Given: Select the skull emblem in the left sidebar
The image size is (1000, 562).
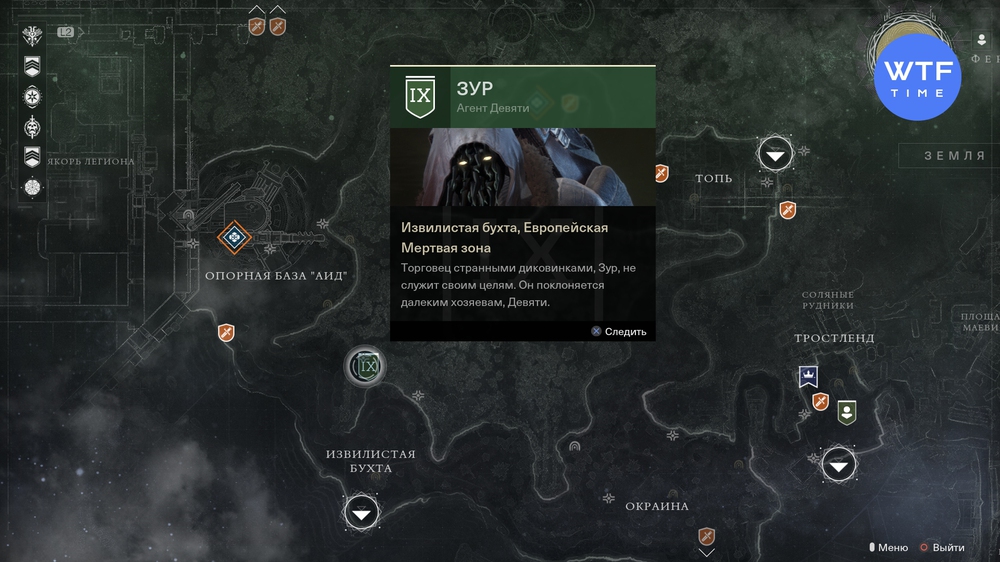Looking at the screenshot, I should 33,127.
